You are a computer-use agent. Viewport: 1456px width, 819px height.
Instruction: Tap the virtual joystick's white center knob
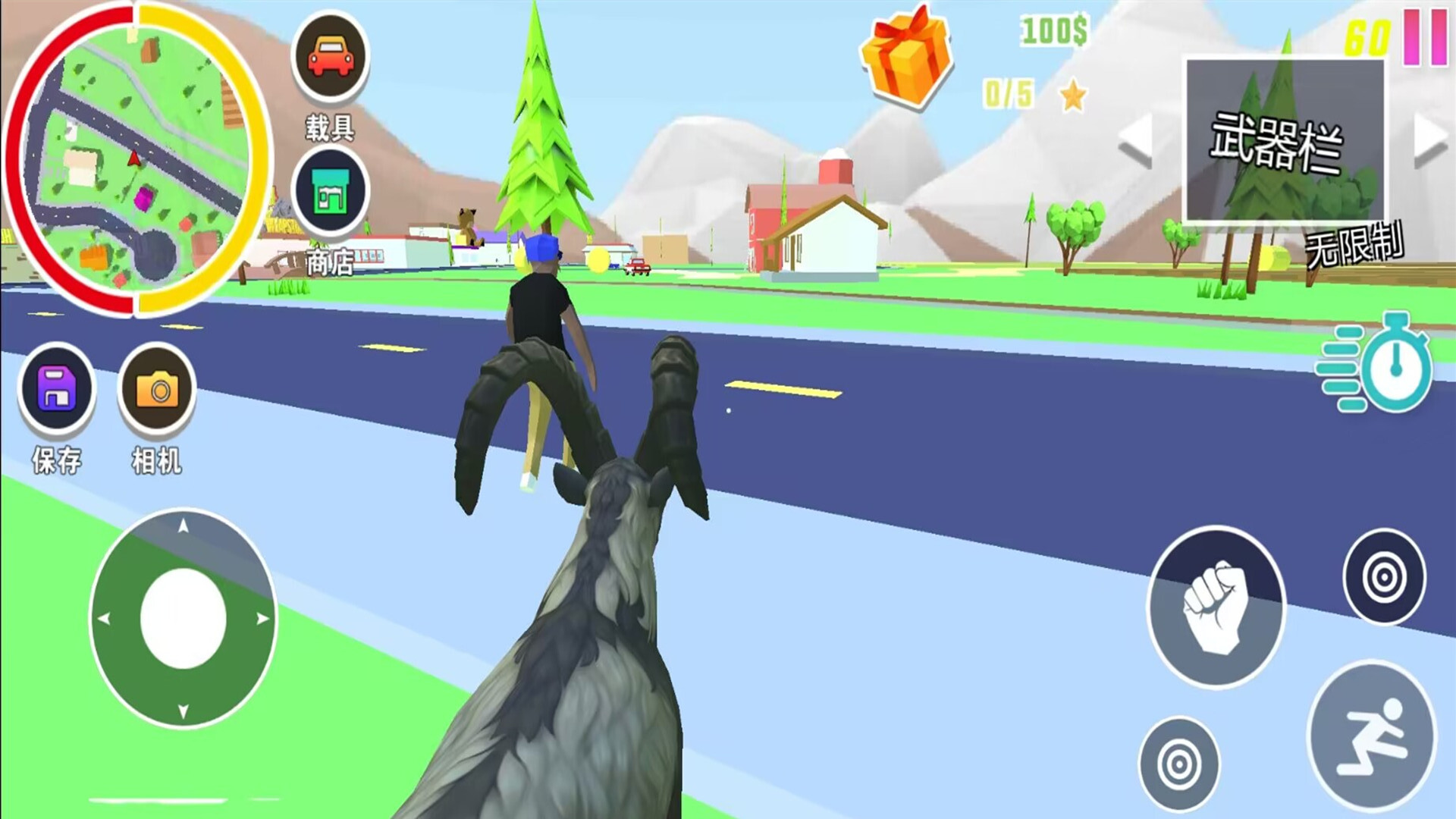click(x=184, y=619)
